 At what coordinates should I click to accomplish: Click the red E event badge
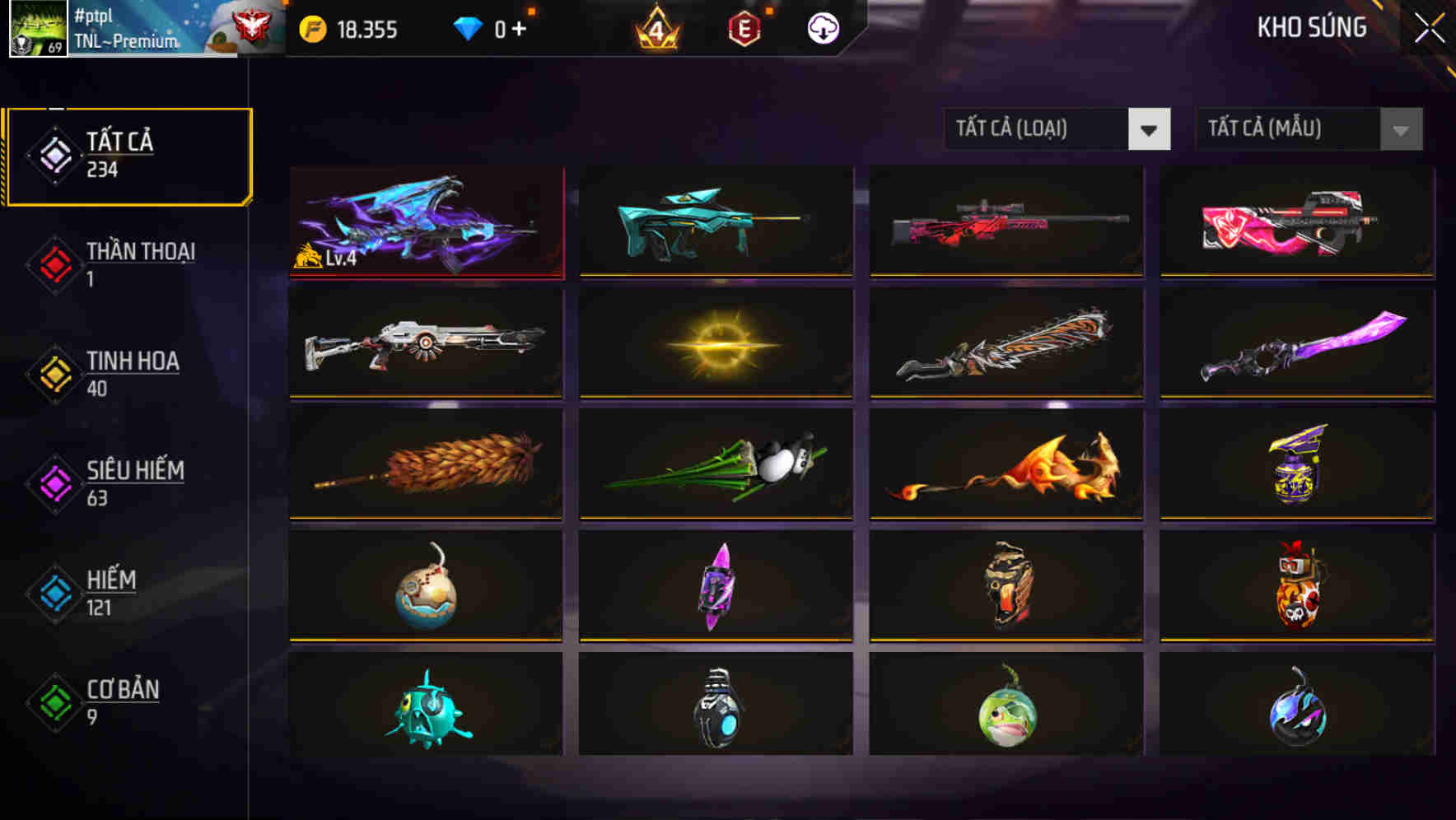tap(744, 27)
